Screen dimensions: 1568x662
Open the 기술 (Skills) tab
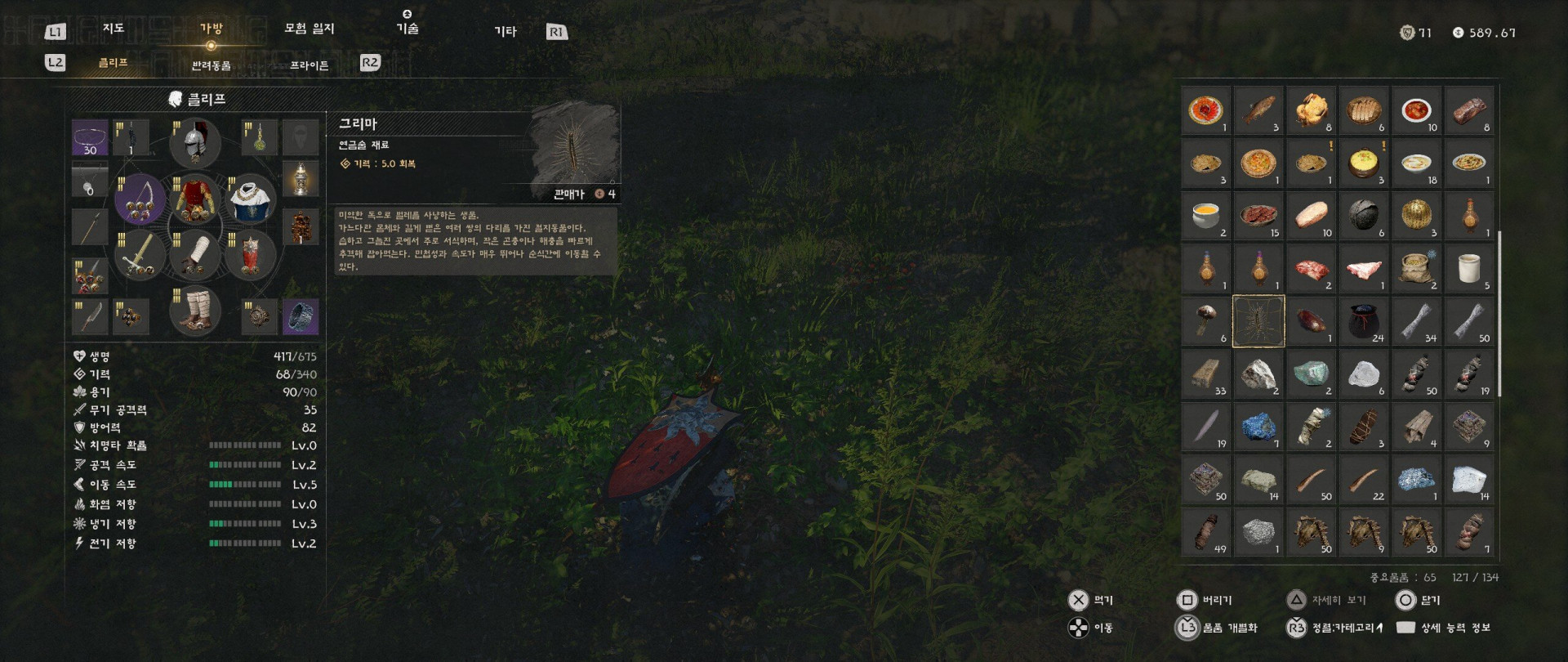(407, 29)
